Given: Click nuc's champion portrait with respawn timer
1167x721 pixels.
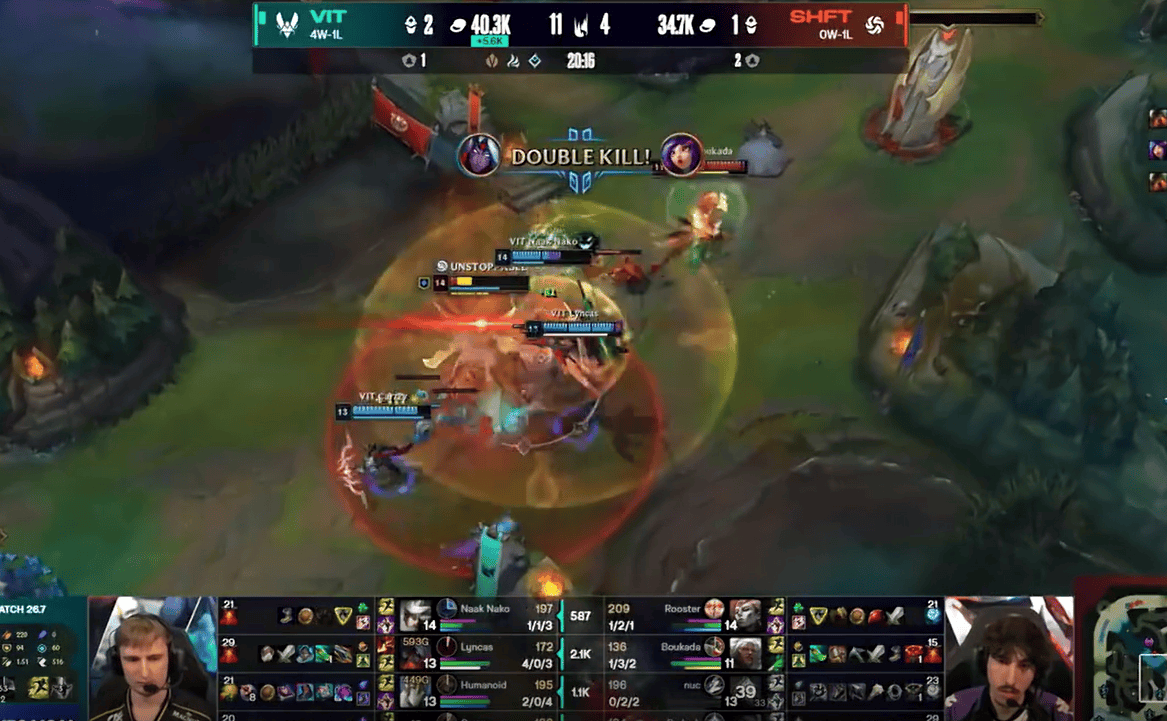Looking at the screenshot, I should [744, 689].
